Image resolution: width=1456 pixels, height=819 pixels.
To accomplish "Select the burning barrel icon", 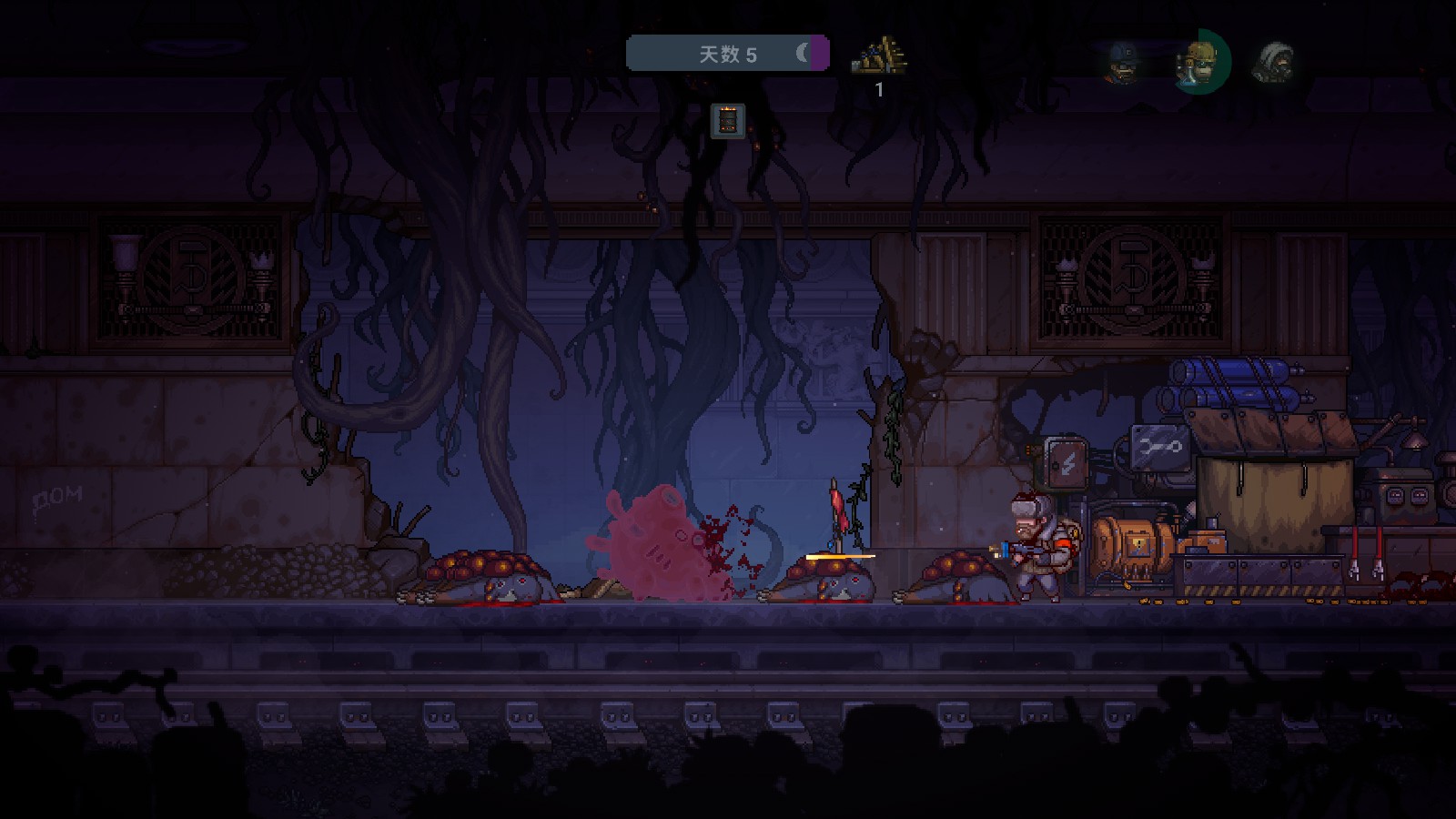I will (x=727, y=121).
